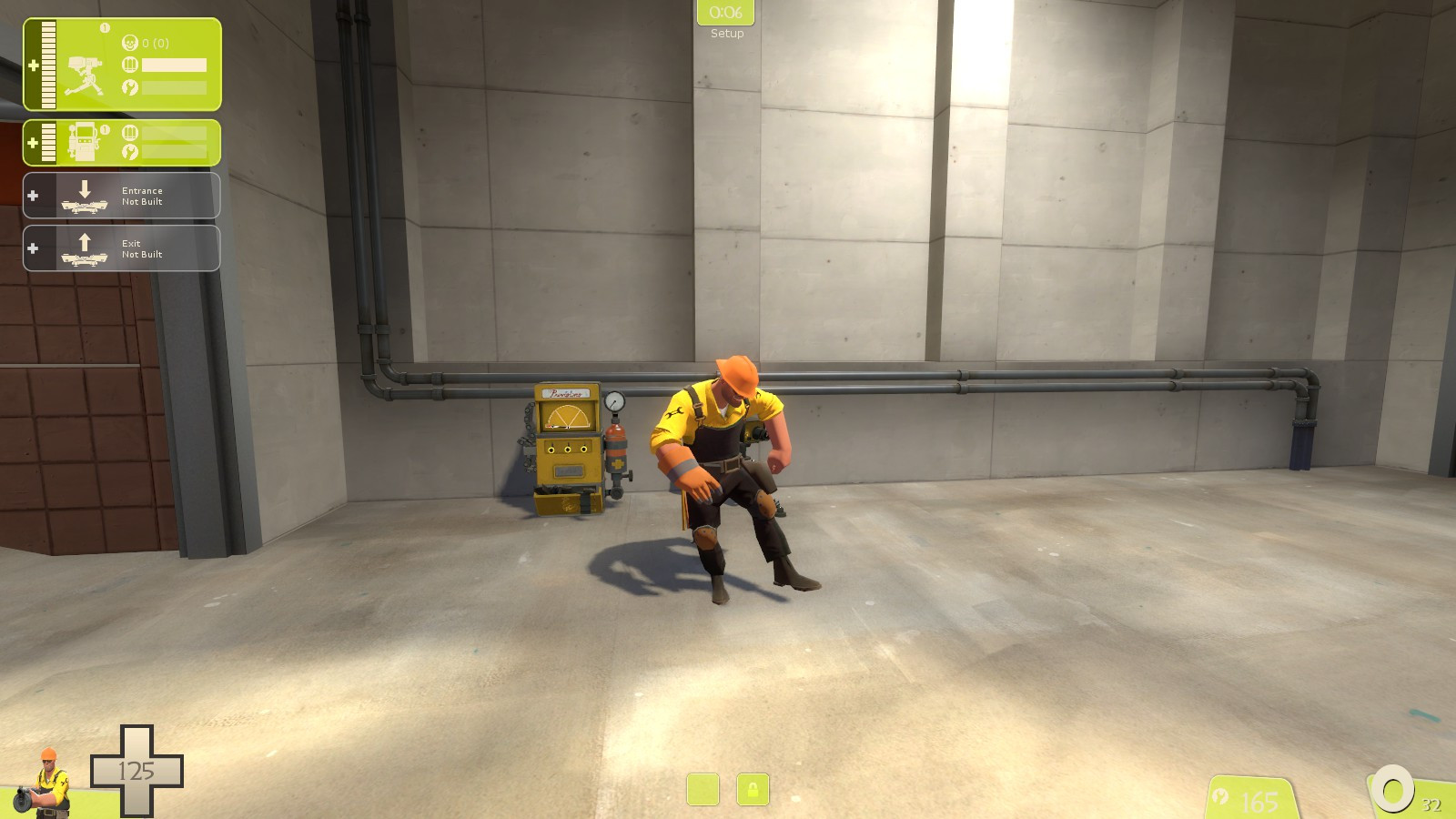Expand the Dispenser panel plus sign
Viewport: 1456px width, 819px height.
[34, 141]
